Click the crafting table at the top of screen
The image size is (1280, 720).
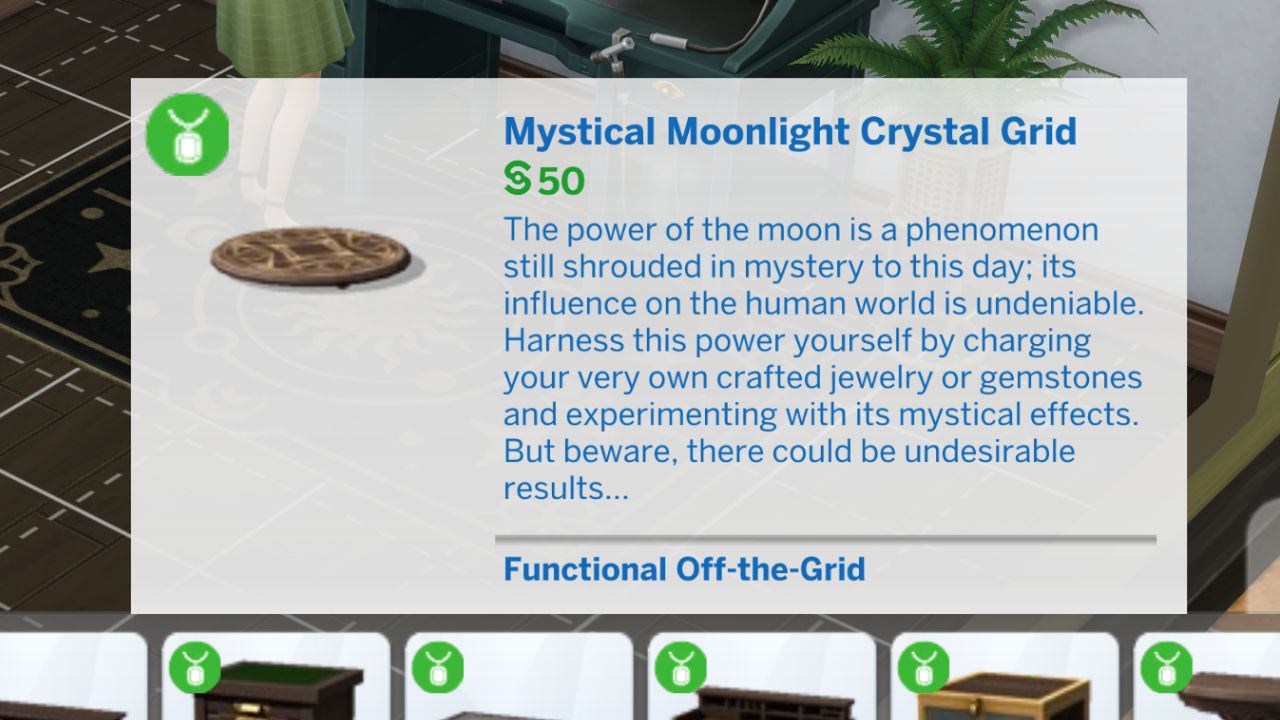600,40
